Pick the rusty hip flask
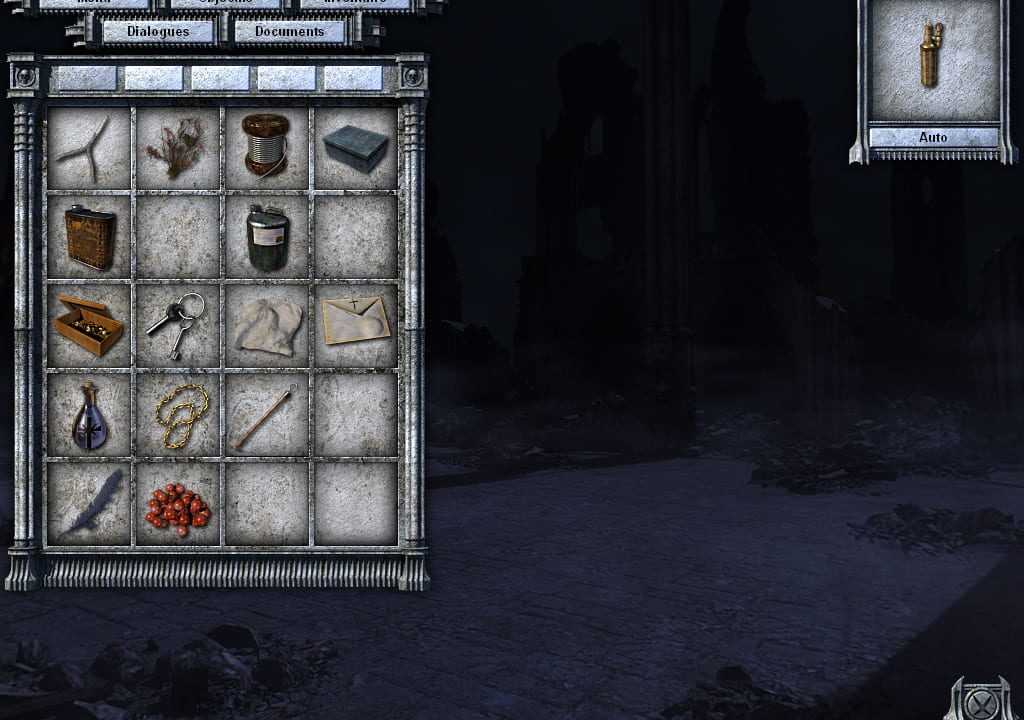This screenshot has height=720, width=1024. [x=88, y=237]
